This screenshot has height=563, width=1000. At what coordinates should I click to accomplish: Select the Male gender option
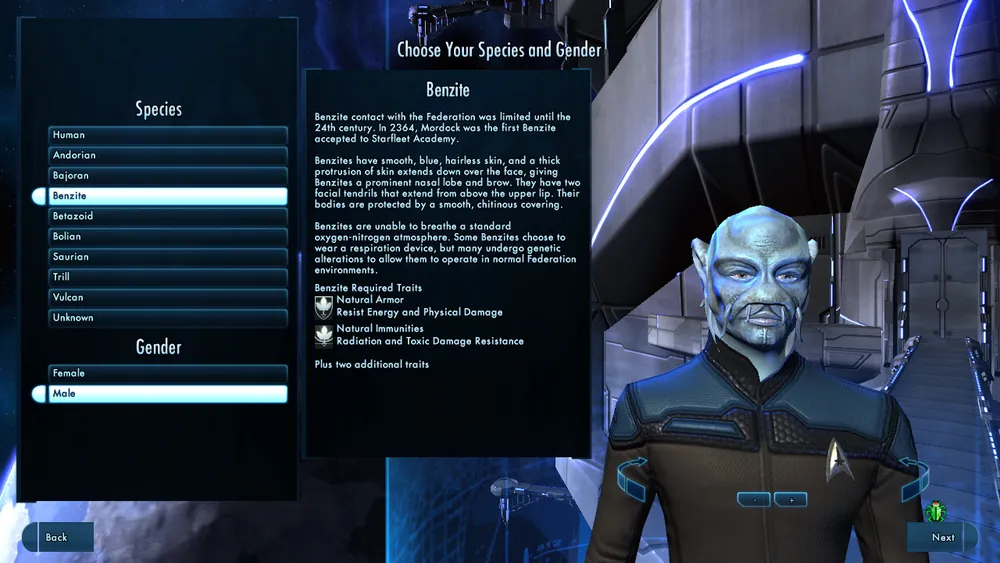coord(168,394)
